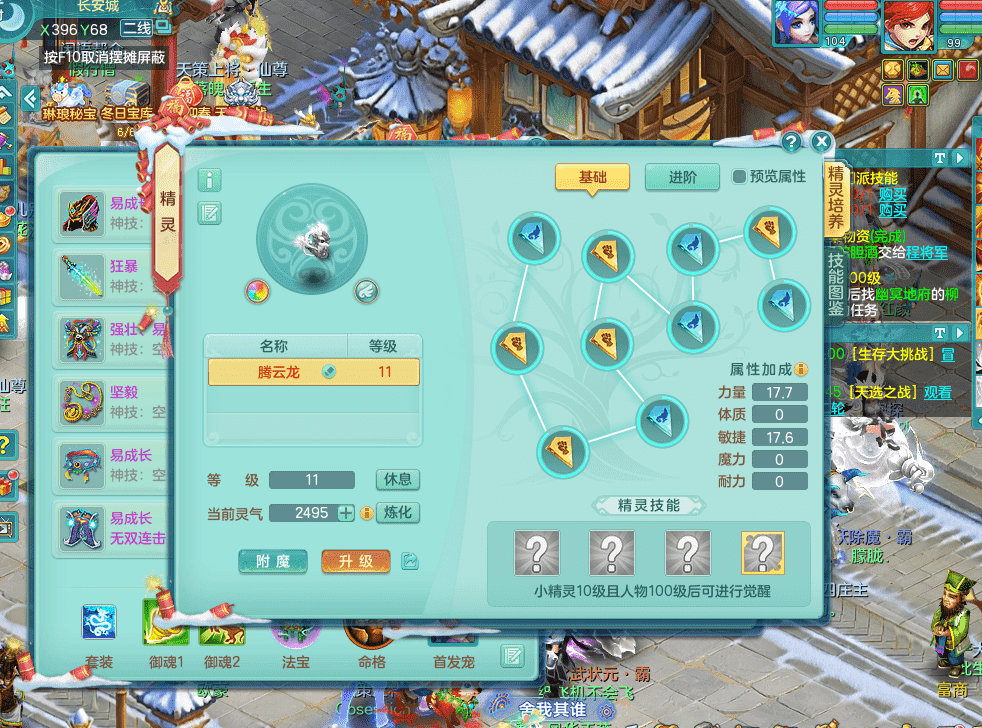Open the help question mark button
Screen dimensions: 982x728
pyautogui.click(x=790, y=142)
